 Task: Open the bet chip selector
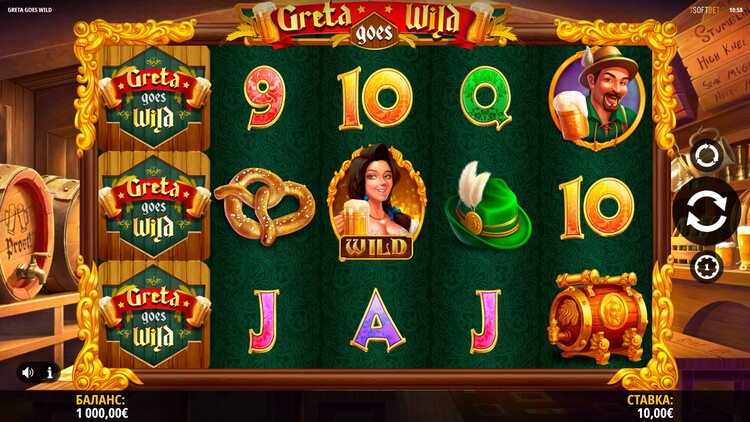[706, 266]
